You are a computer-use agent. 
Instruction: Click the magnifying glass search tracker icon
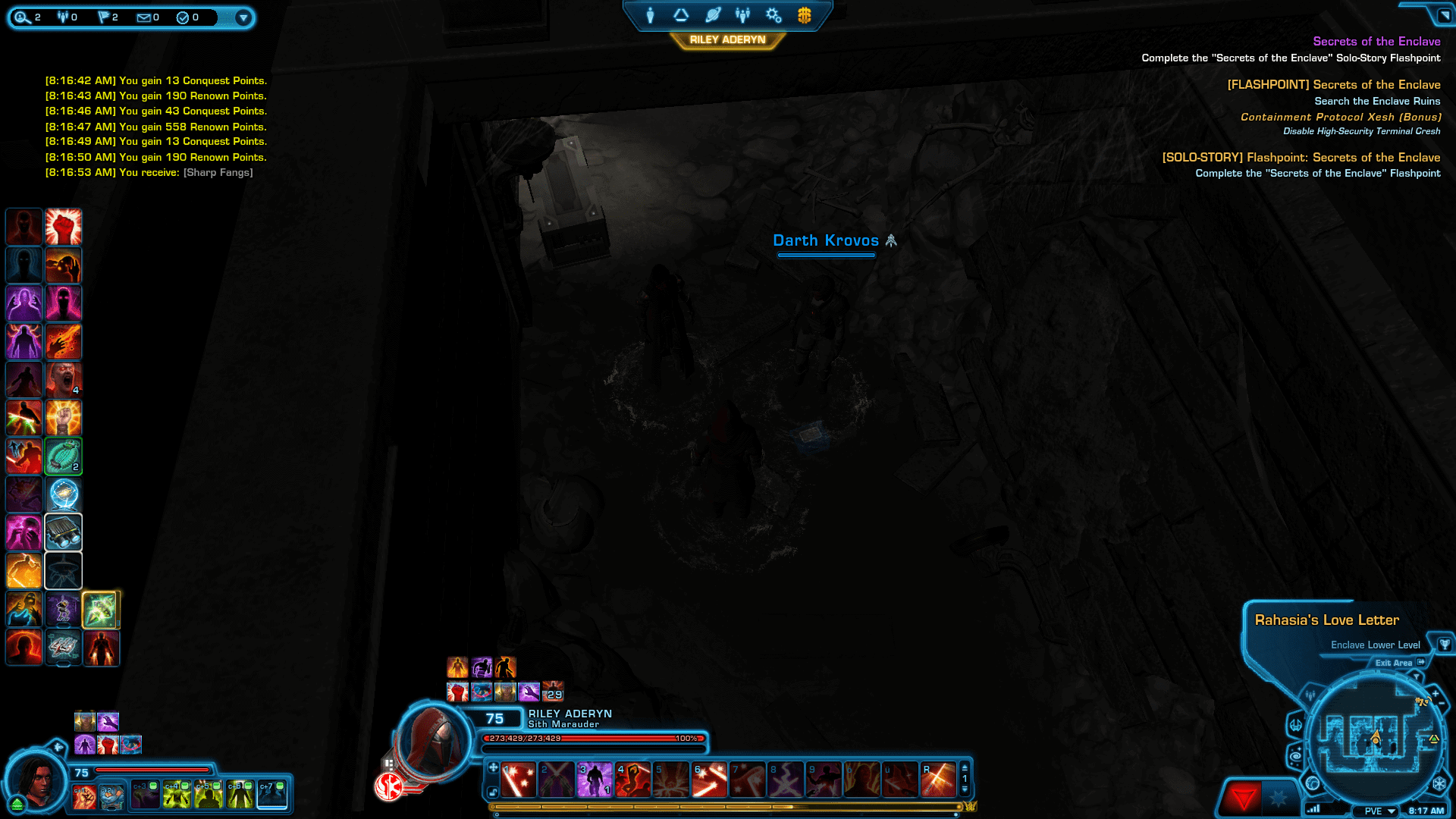coord(23,17)
